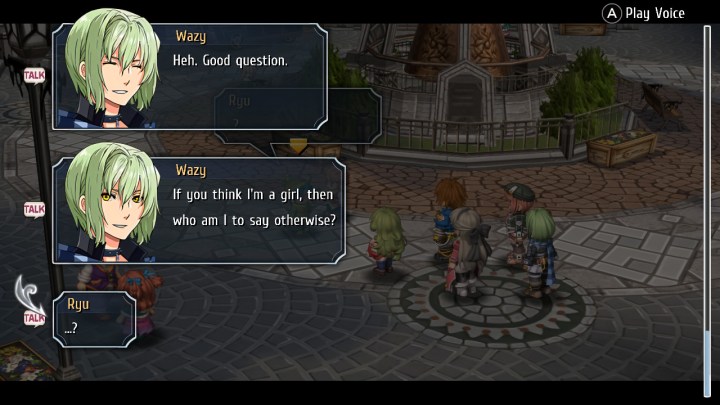Click the TALK tag beside Ryu's entry

[x=34, y=318]
